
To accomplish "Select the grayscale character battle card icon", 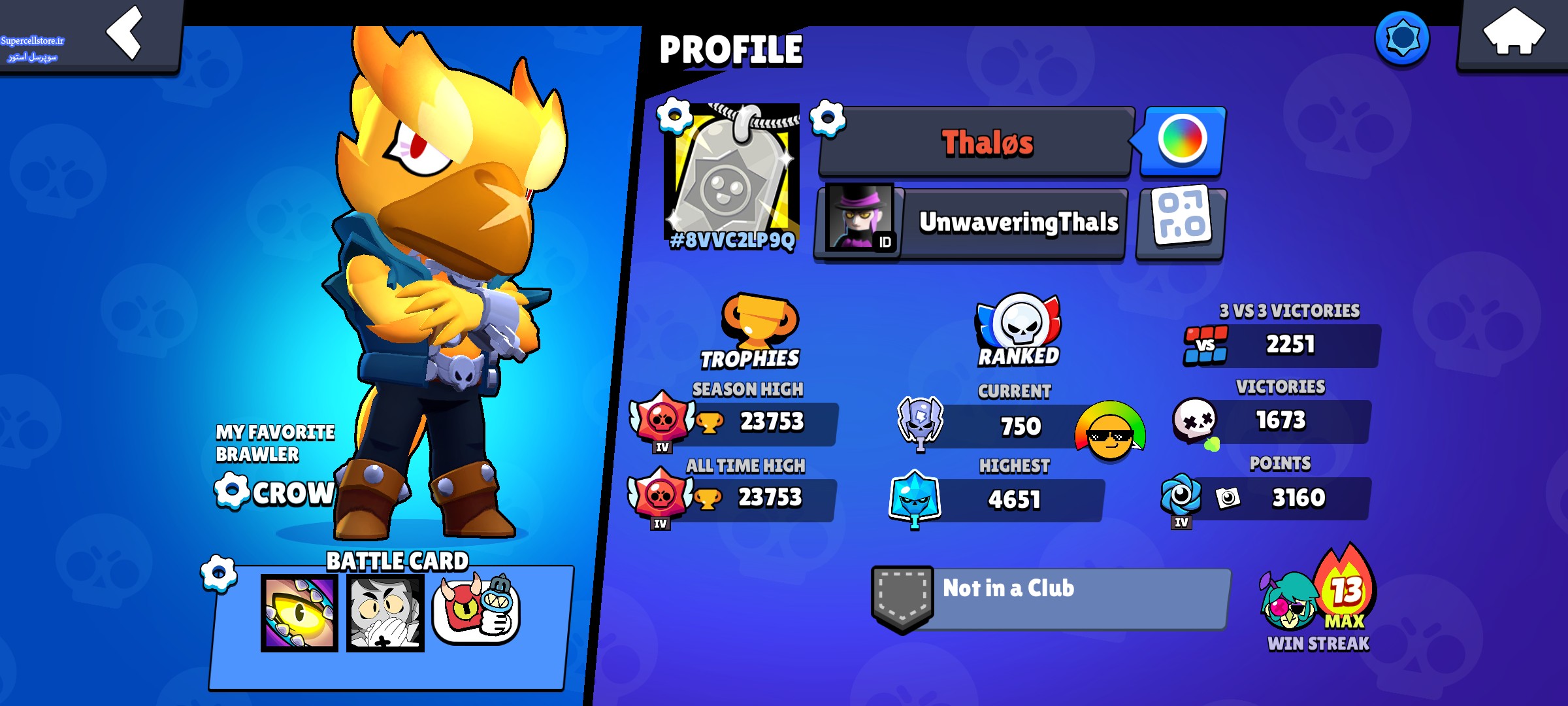I will click(x=385, y=613).
